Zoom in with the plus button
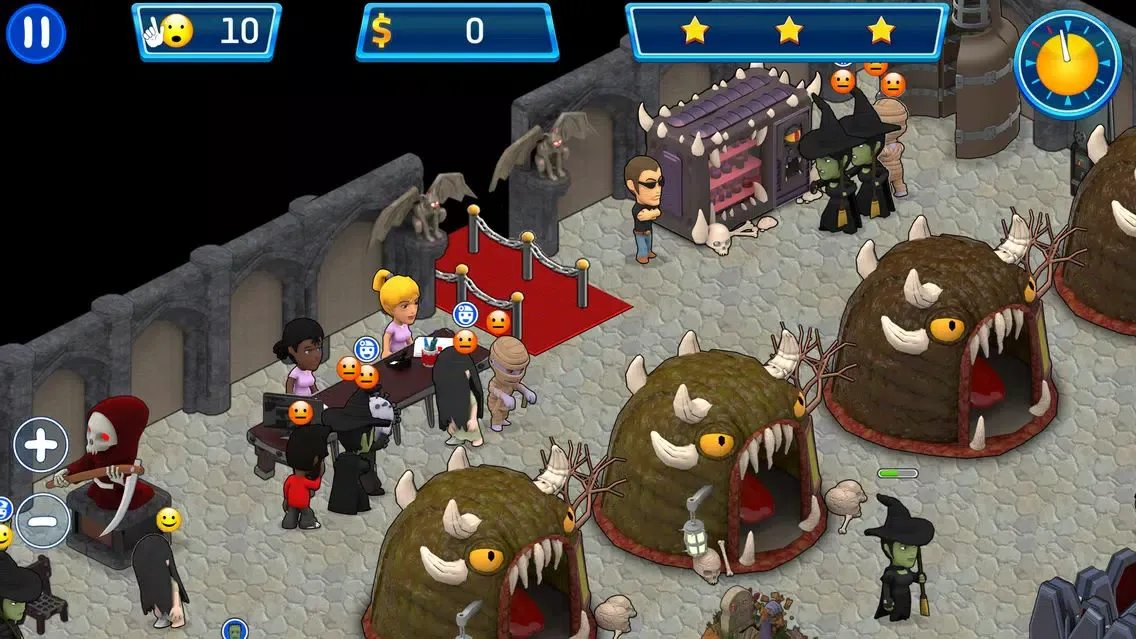1136x639 pixels. [41, 445]
